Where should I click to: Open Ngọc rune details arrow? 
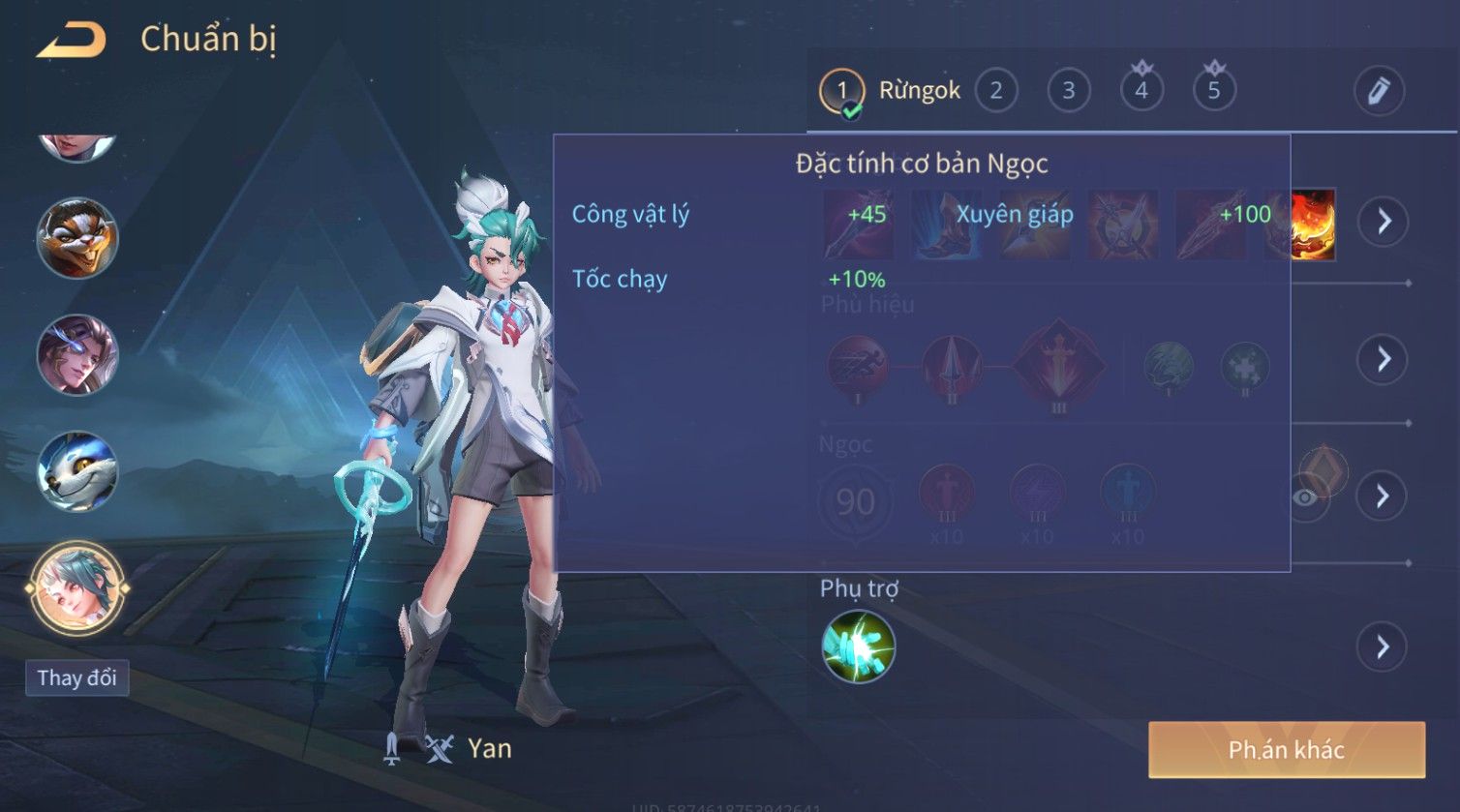tap(1384, 496)
